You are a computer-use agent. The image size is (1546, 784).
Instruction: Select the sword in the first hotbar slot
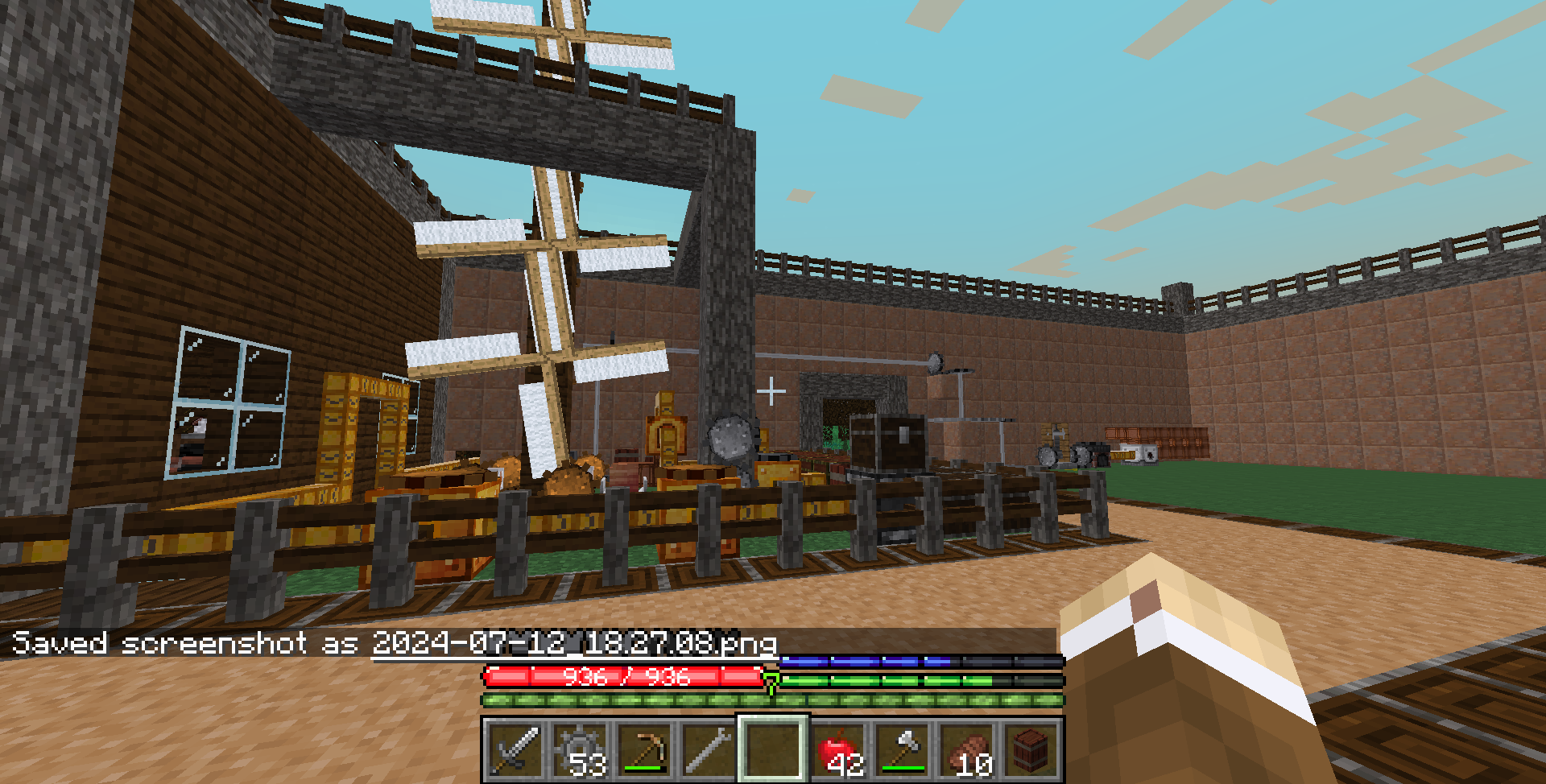(x=514, y=750)
